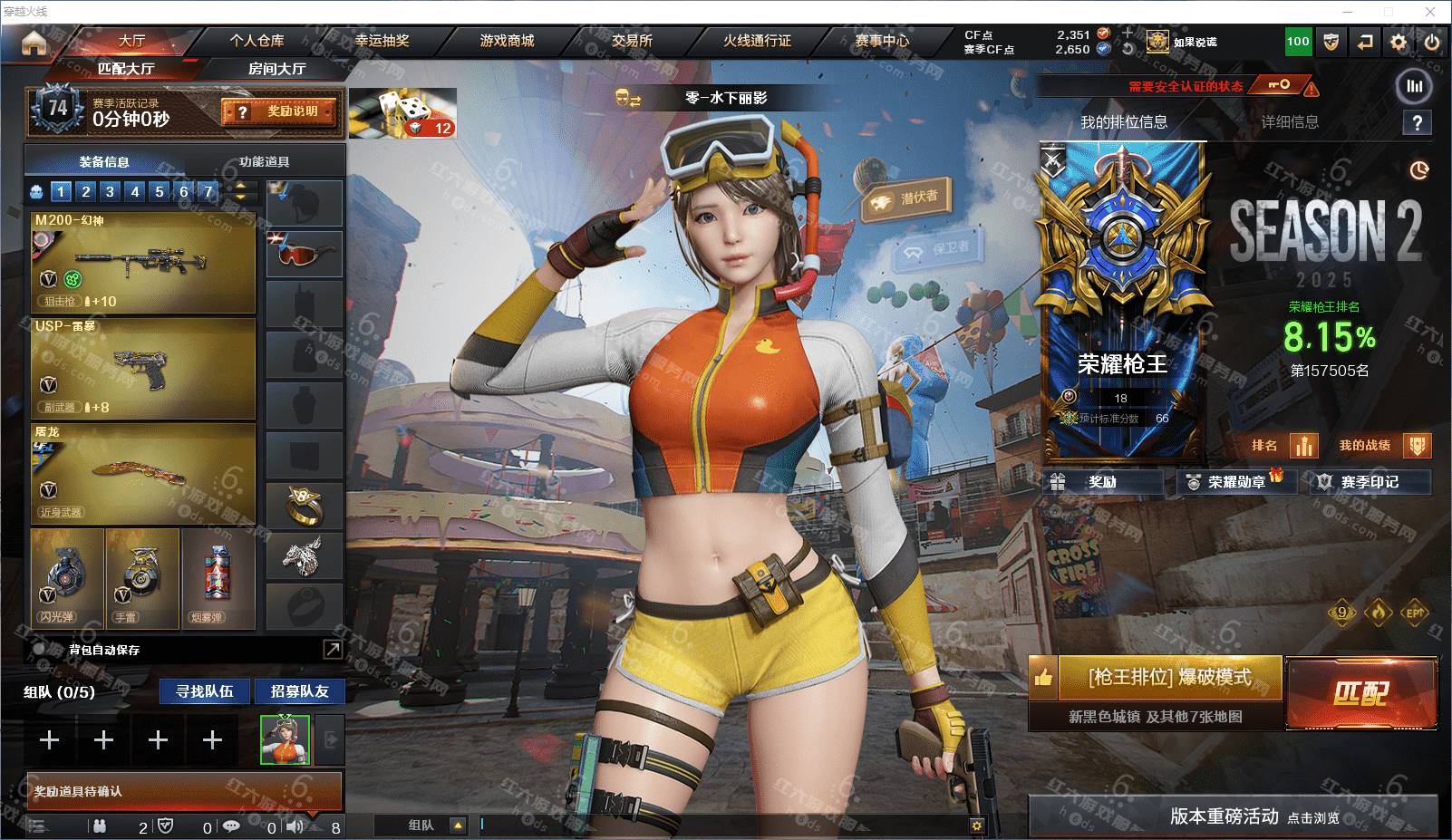Choose equipment bag number 3

pyautogui.click(x=110, y=191)
